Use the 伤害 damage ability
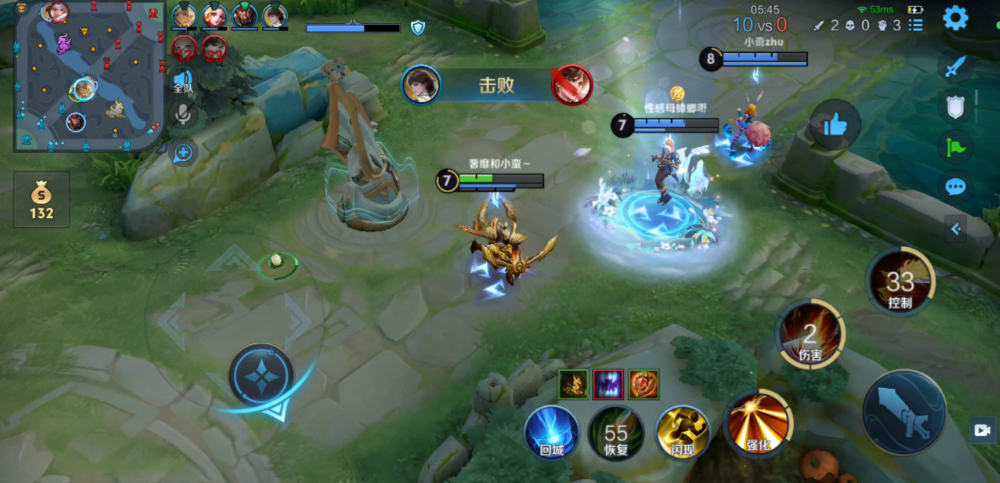This screenshot has height=483, width=1000. (810, 333)
